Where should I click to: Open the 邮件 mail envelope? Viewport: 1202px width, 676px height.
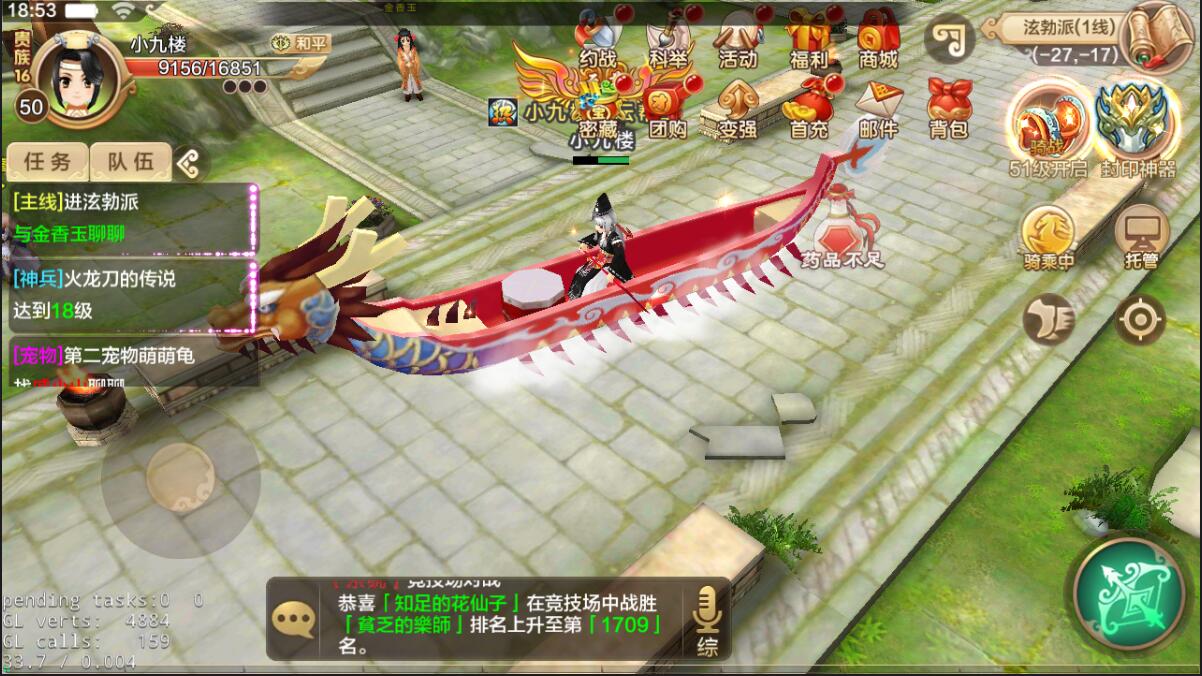[x=878, y=108]
